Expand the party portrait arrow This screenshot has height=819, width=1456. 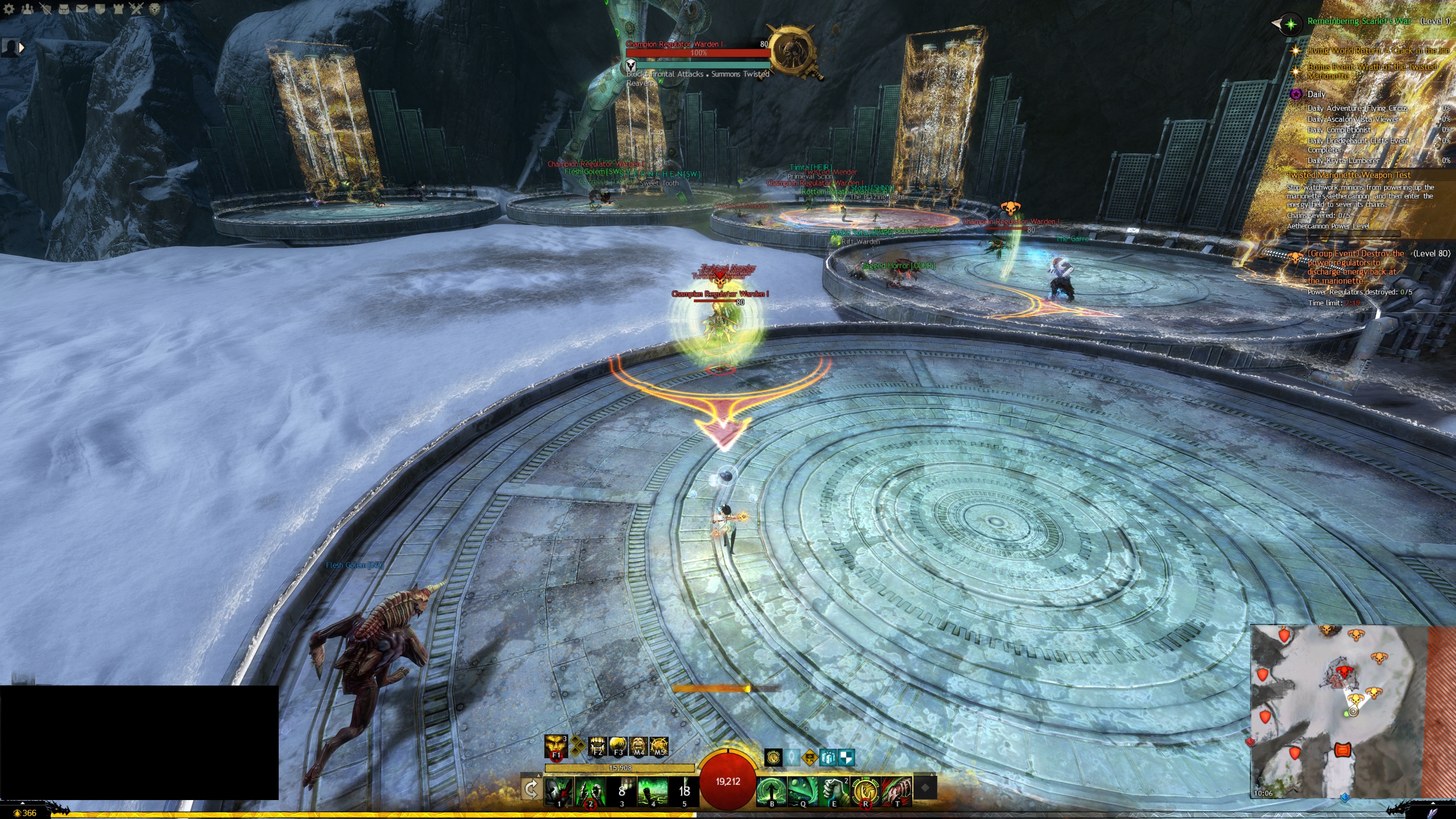22,48
